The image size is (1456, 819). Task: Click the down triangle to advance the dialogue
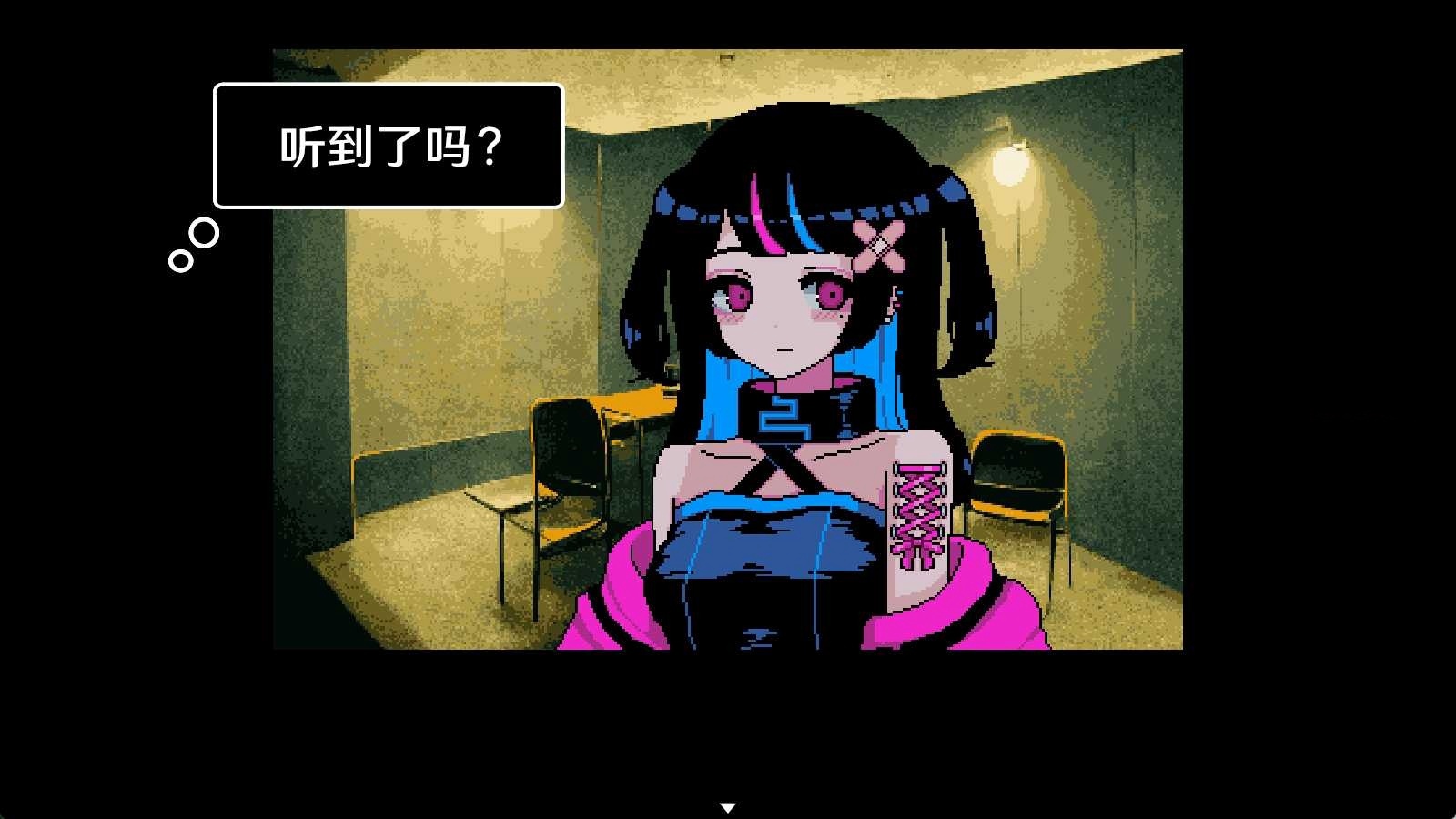click(728, 805)
